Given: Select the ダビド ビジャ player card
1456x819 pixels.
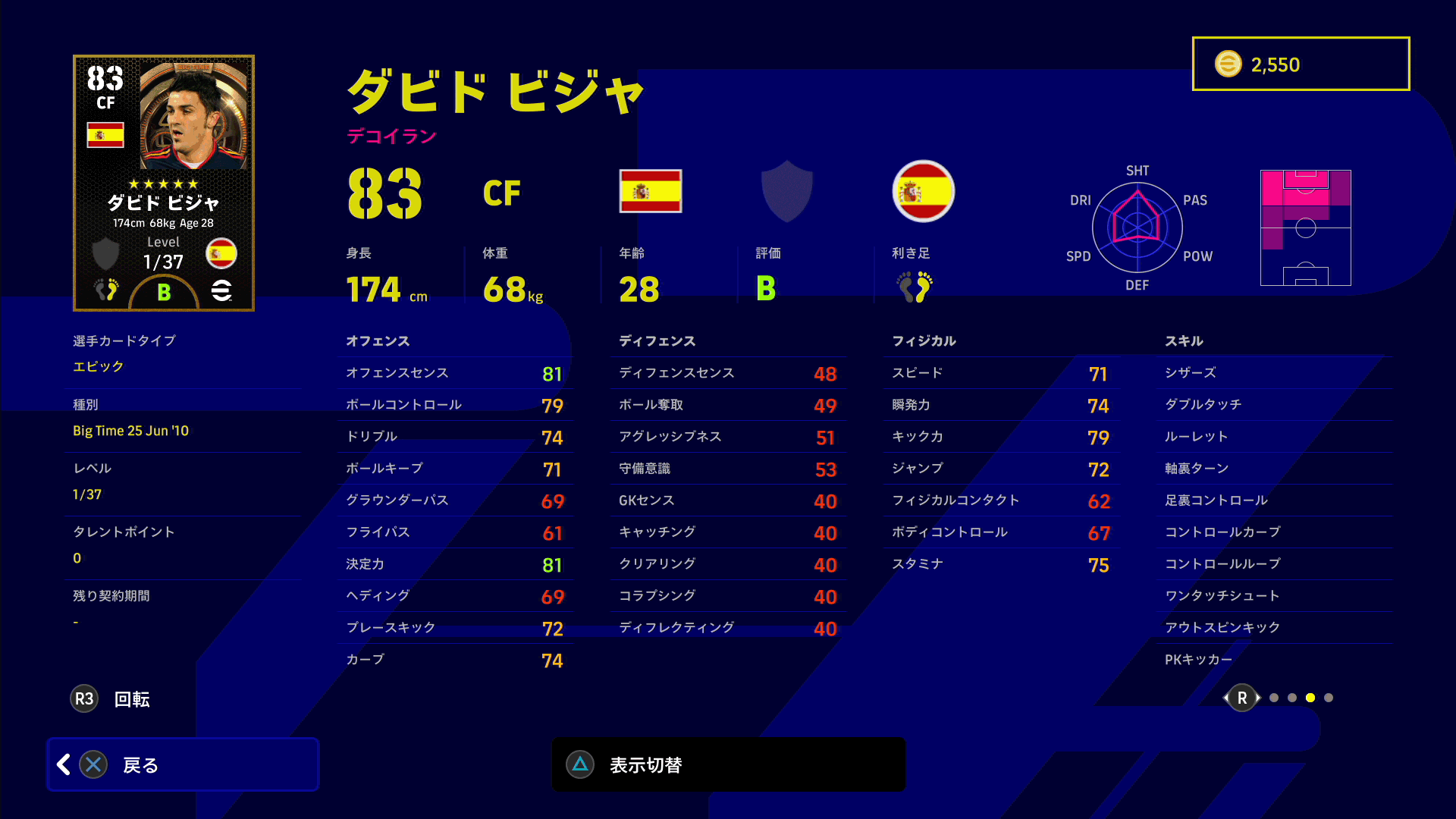Looking at the screenshot, I should pos(164,183).
